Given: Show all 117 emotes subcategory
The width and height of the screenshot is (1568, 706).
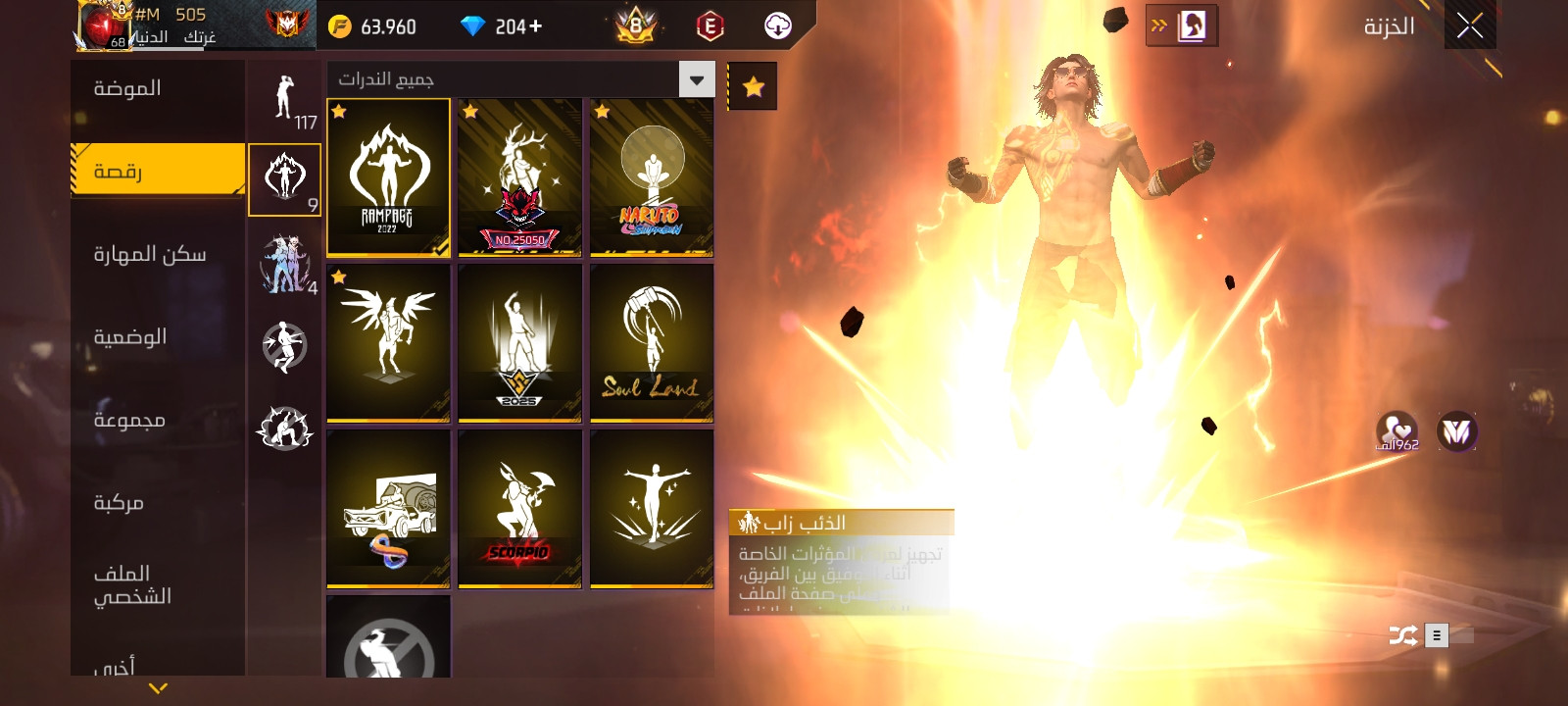Looking at the screenshot, I should coord(284,99).
